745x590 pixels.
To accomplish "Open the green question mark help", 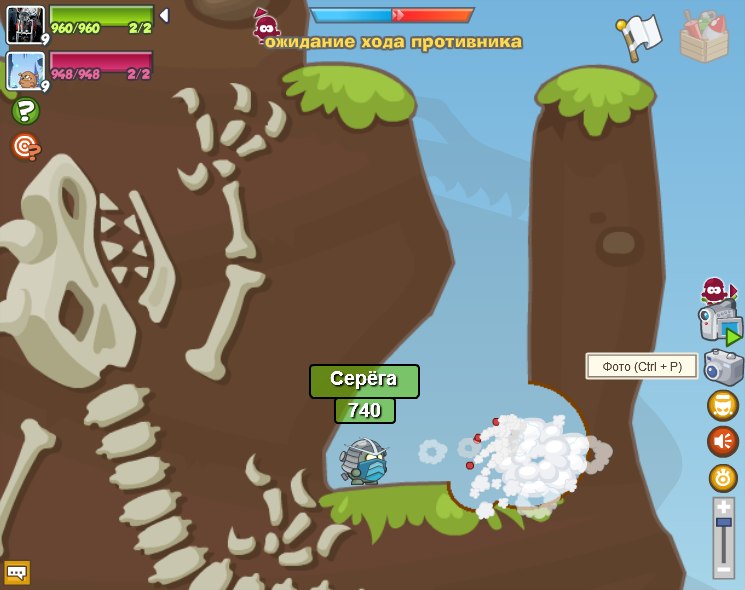I will pos(25,111).
